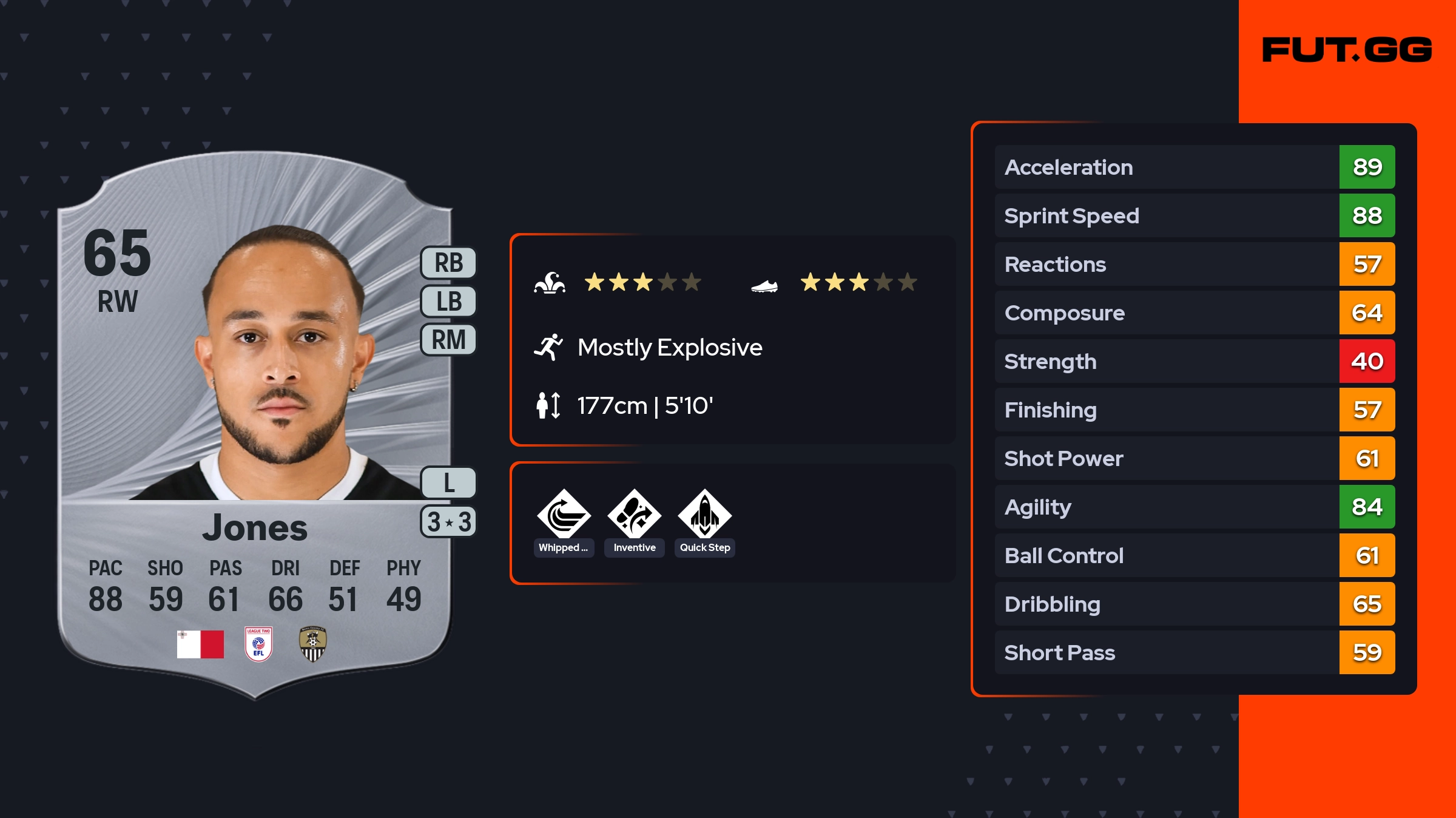Click the Sprint Speed stat row
Viewport: 1456px width, 818px height.
click(1194, 215)
